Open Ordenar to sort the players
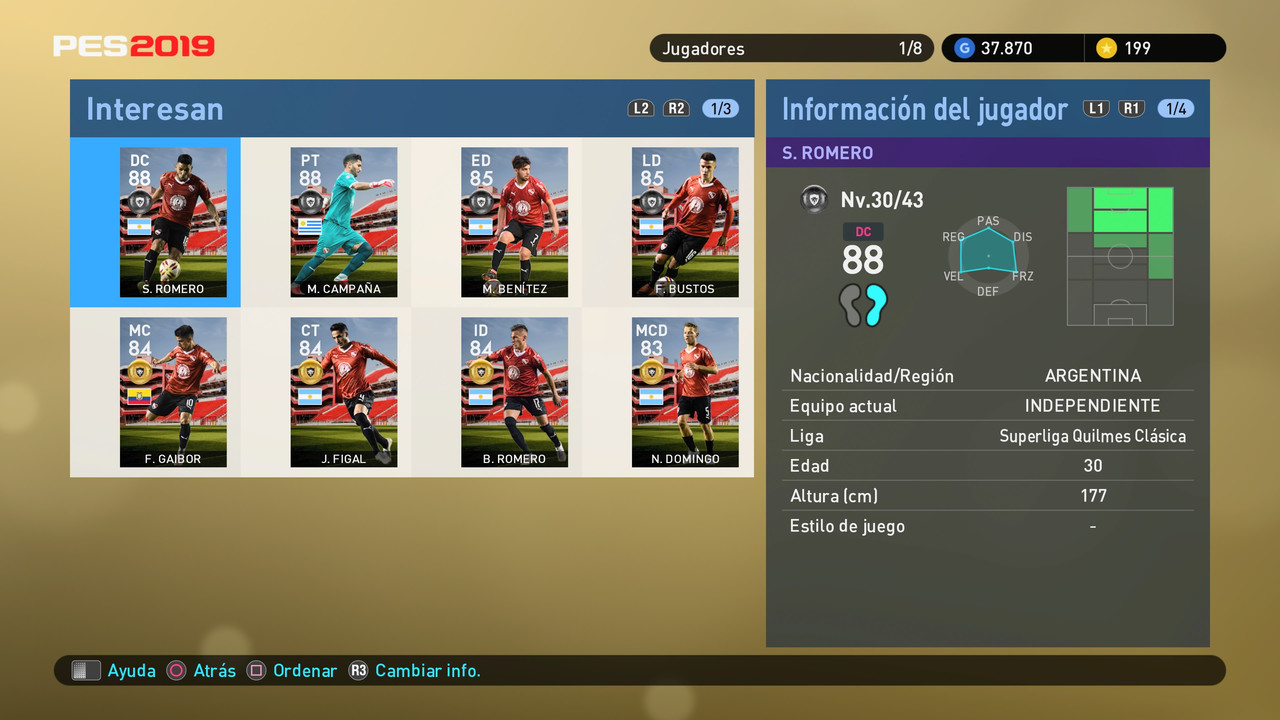The height and width of the screenshot is (720, 1280). [x=304, y=670]
